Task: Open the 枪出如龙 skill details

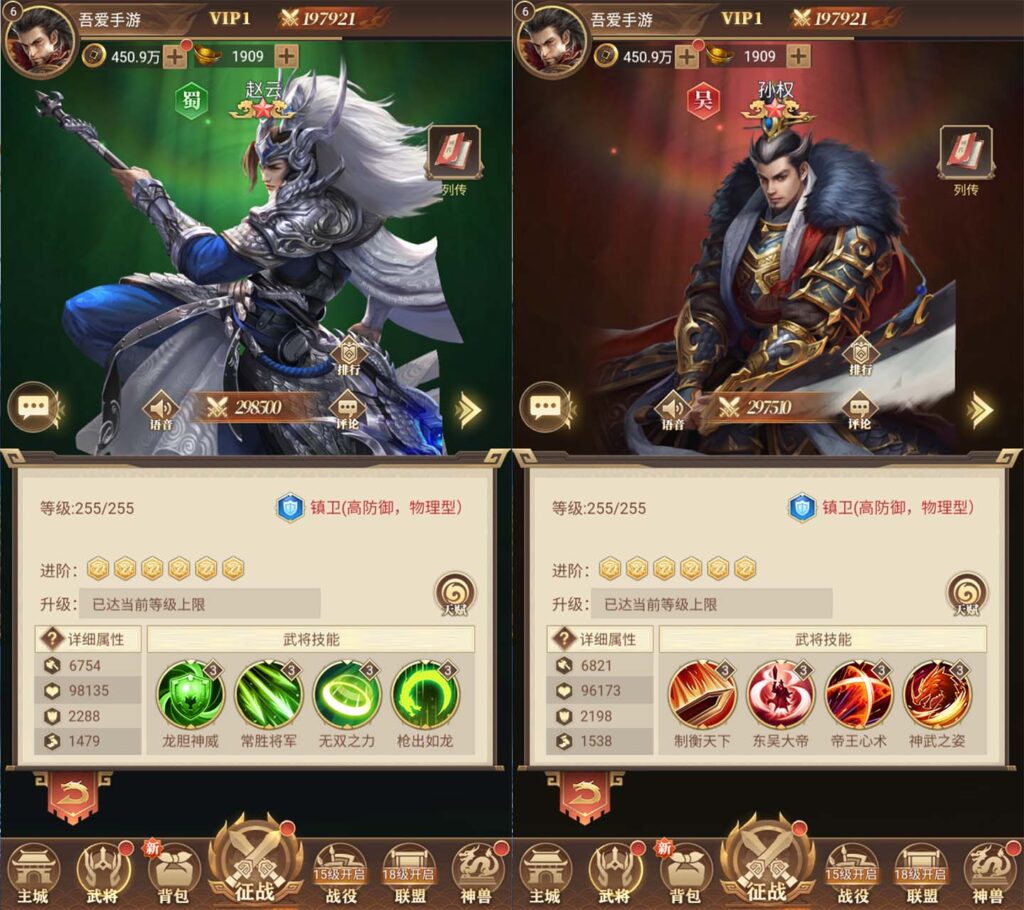Action: [x=425, y=694]
